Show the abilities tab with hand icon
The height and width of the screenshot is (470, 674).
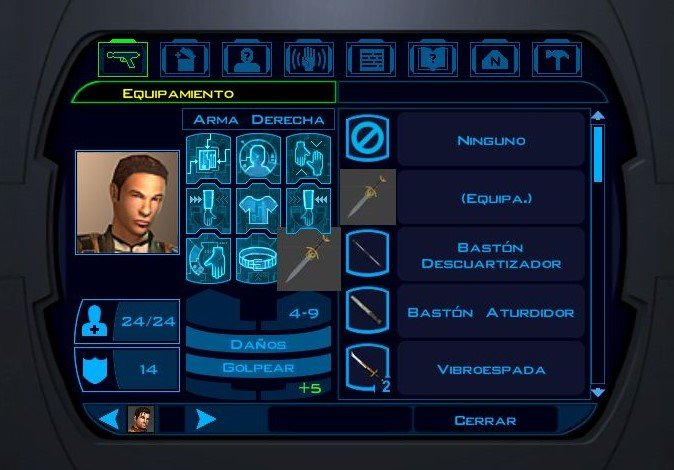point(309,60)
